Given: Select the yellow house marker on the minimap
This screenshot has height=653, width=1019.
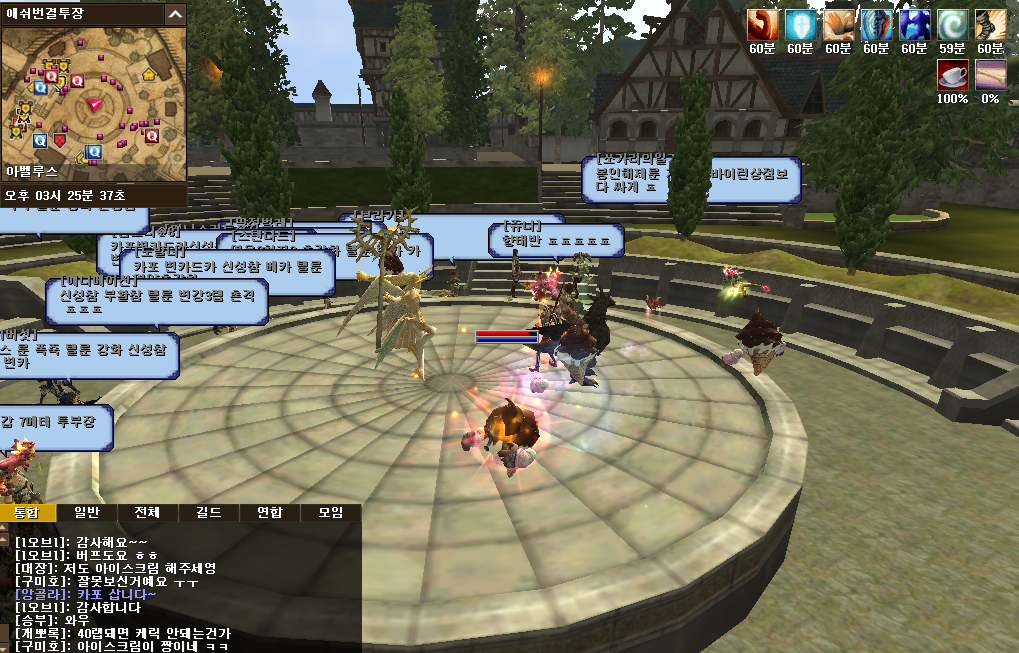Looking at the screenshot, I should [149, 73].
